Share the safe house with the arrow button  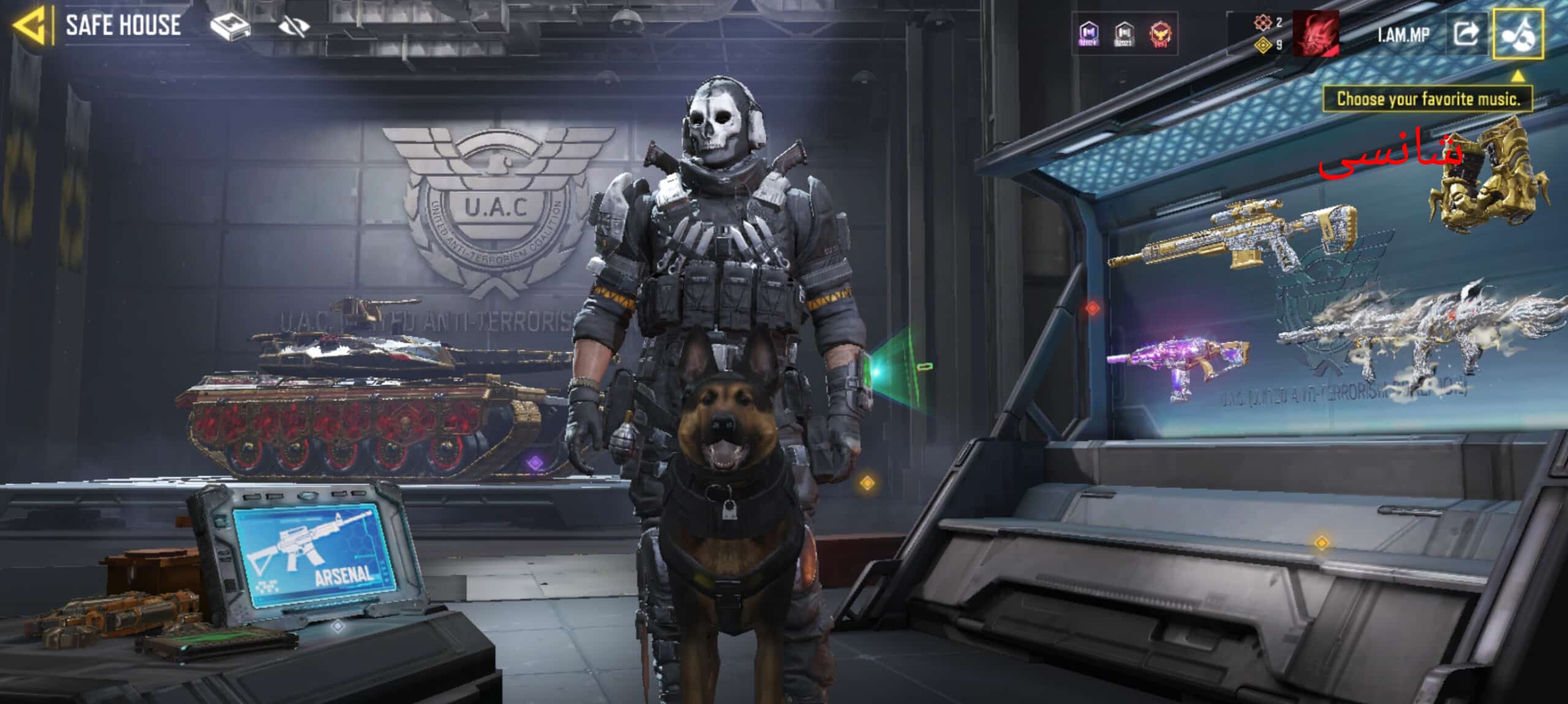pyautogui.click(x=1466, y=34)
